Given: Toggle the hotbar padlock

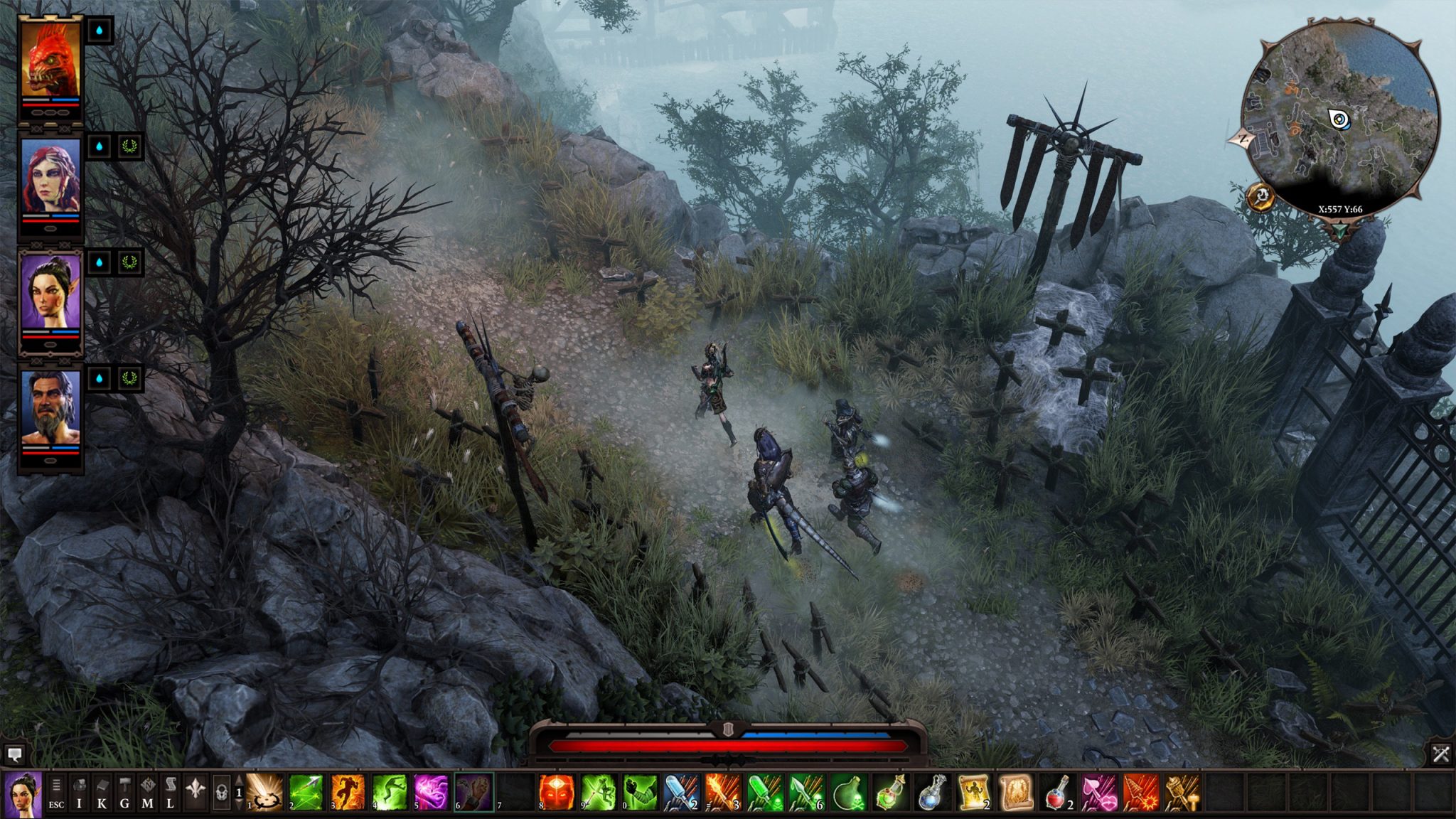Looking at the screenshot, I should 221,793.
